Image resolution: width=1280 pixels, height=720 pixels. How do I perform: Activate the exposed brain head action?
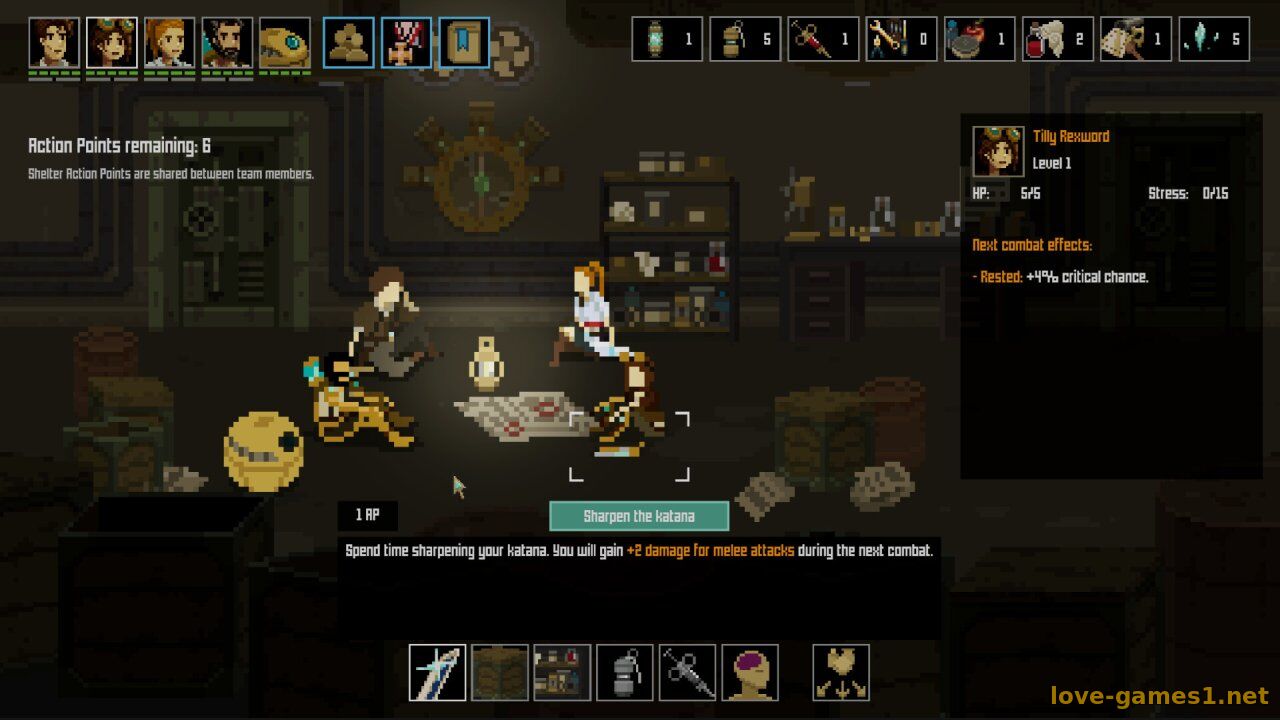tap(750, 673)
